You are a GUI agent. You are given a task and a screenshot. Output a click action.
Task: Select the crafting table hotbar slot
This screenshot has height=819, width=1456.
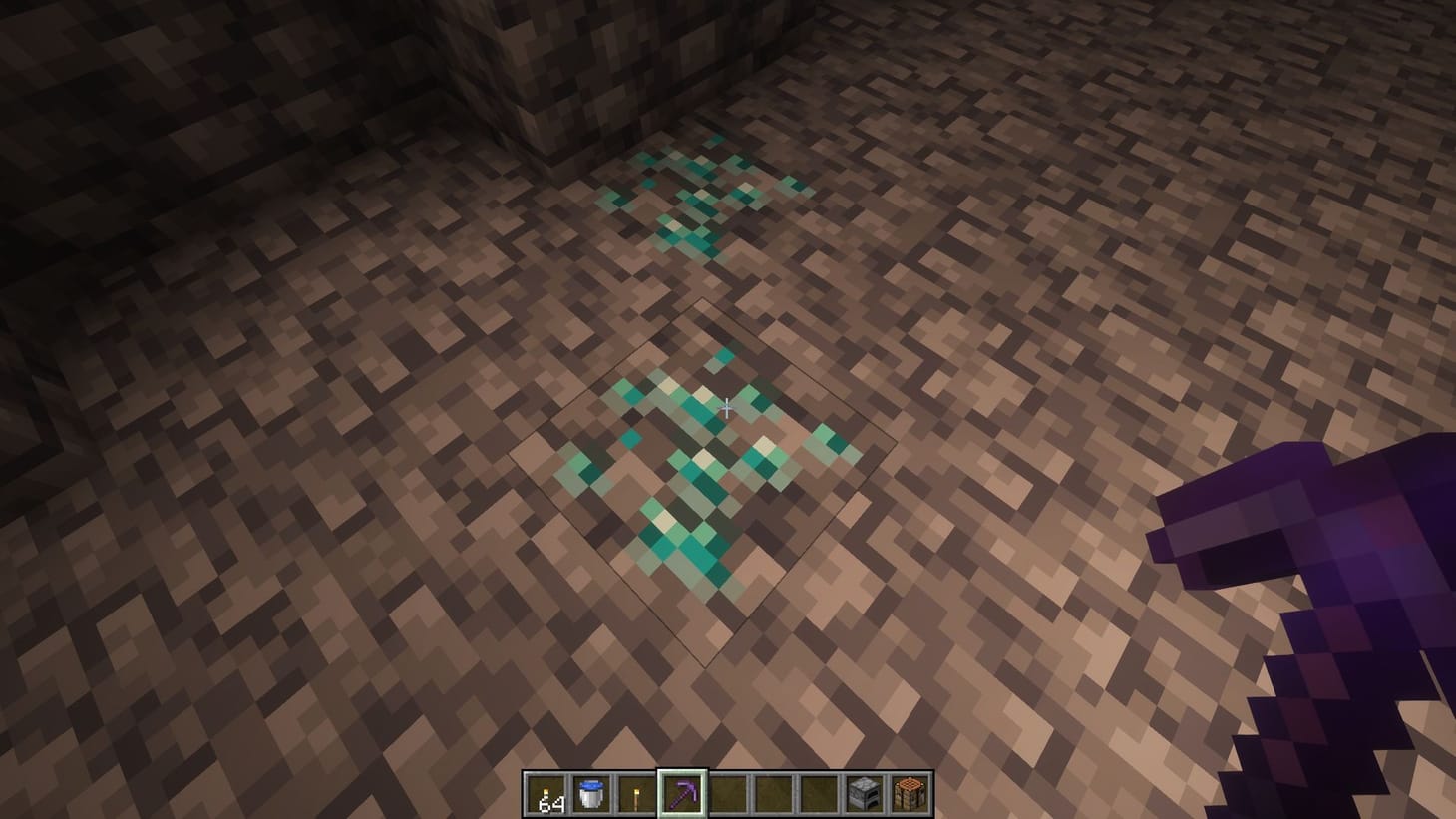[910, 793]
